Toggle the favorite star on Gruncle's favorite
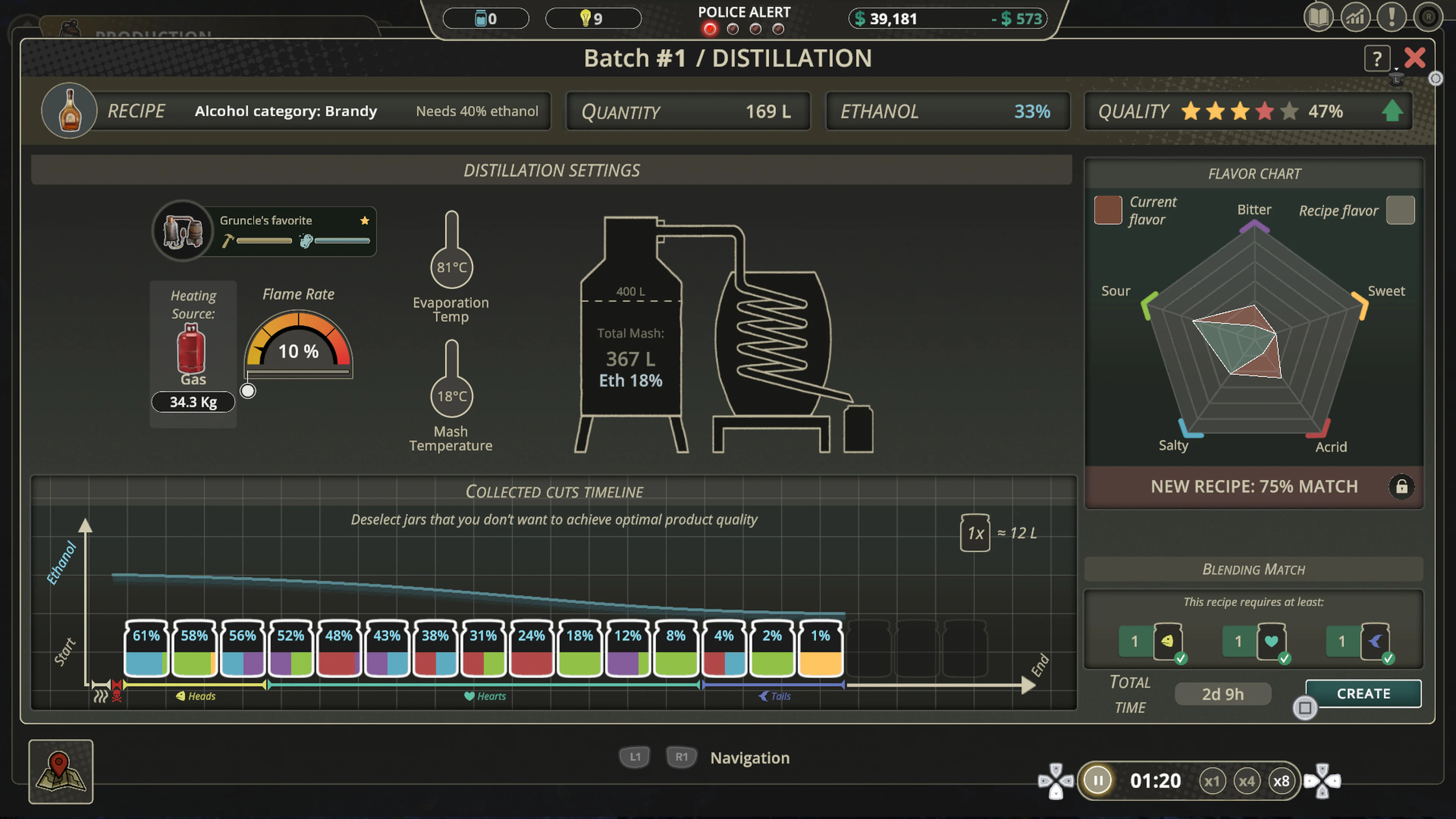 pyautogui.click(x=364, y=220)
